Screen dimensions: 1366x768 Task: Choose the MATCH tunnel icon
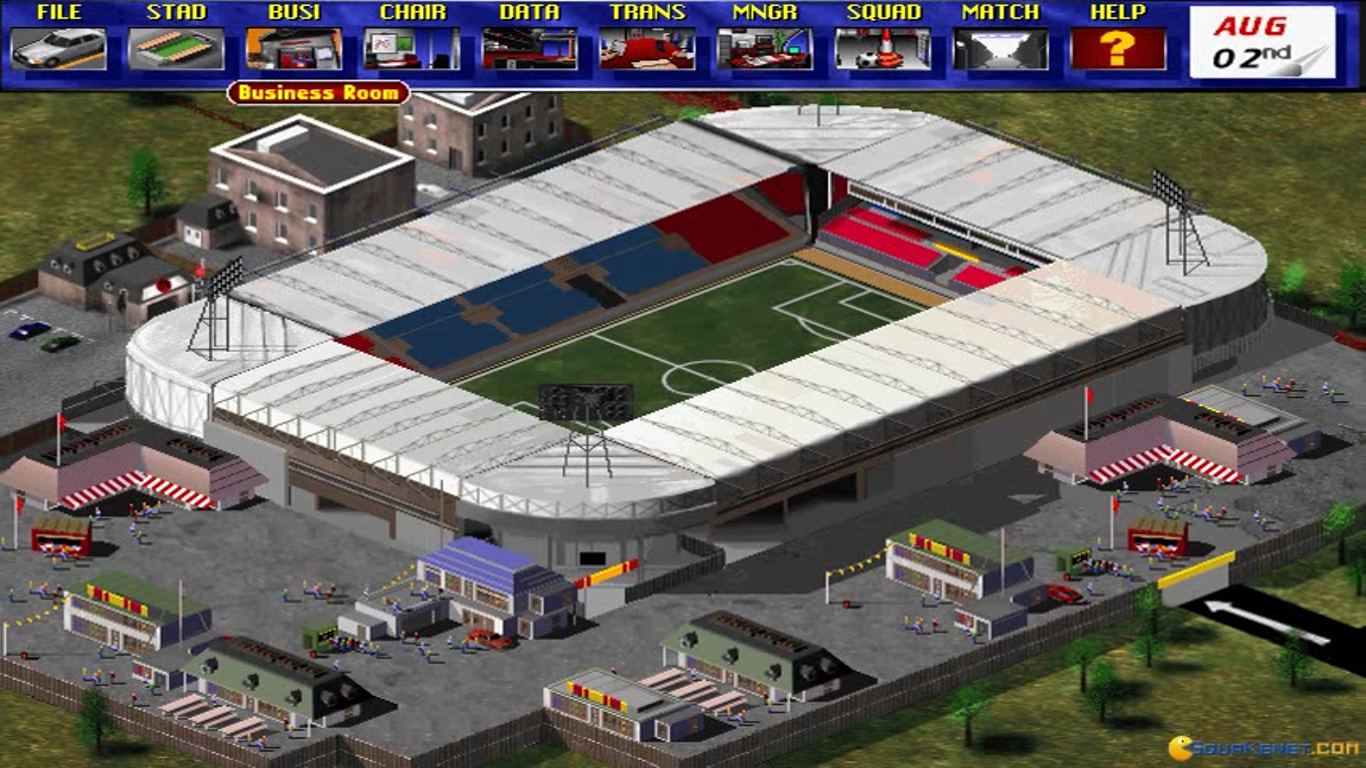point(1000,48)
